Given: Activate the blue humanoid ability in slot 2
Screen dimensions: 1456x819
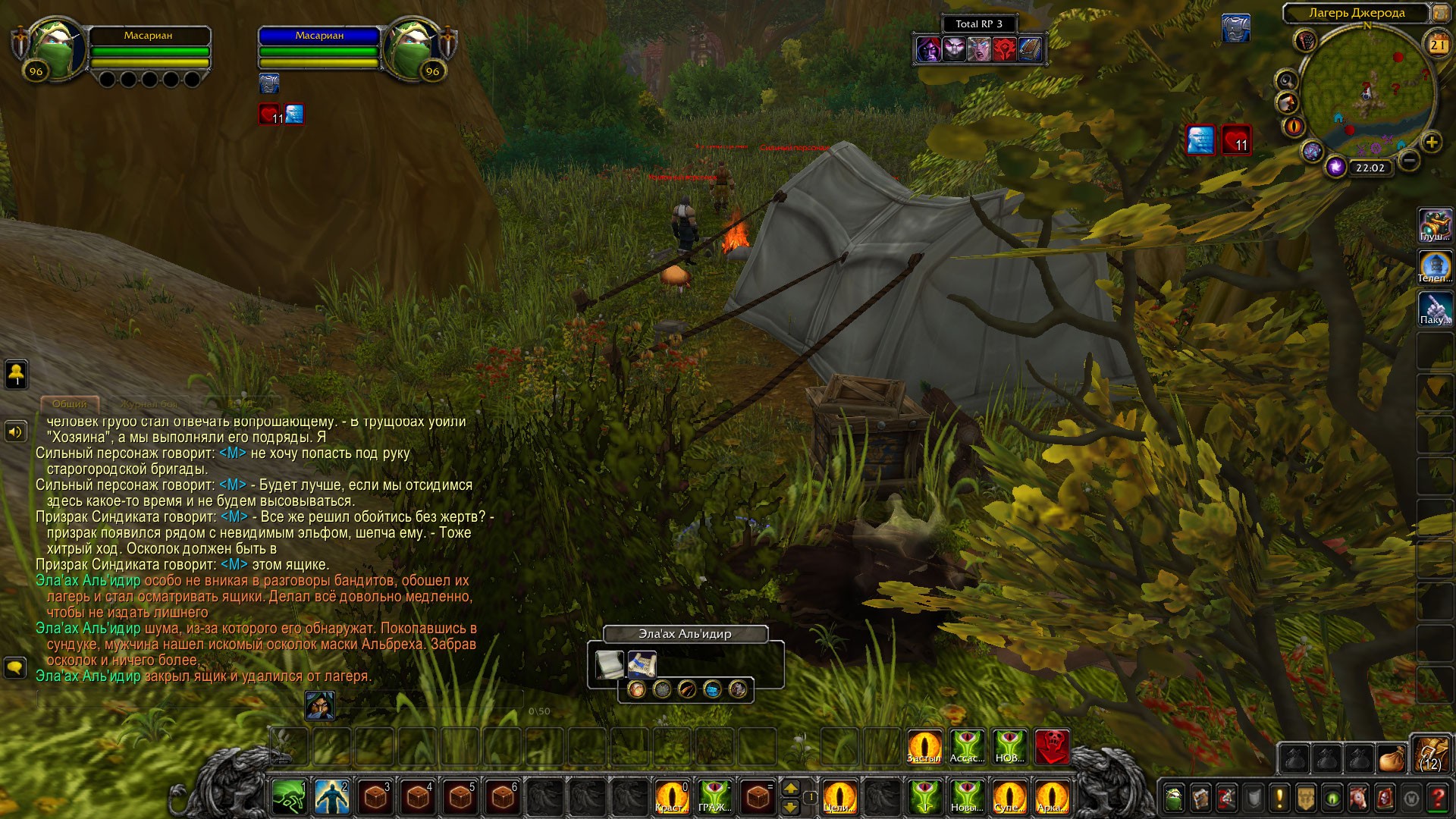Looking at the screenshot, I should (x=331, y=798).
